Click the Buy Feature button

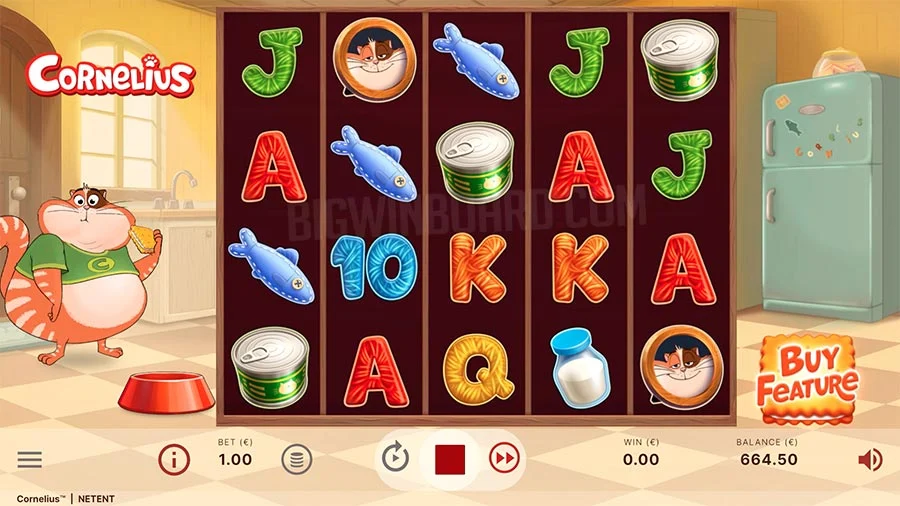pos(807,374)
